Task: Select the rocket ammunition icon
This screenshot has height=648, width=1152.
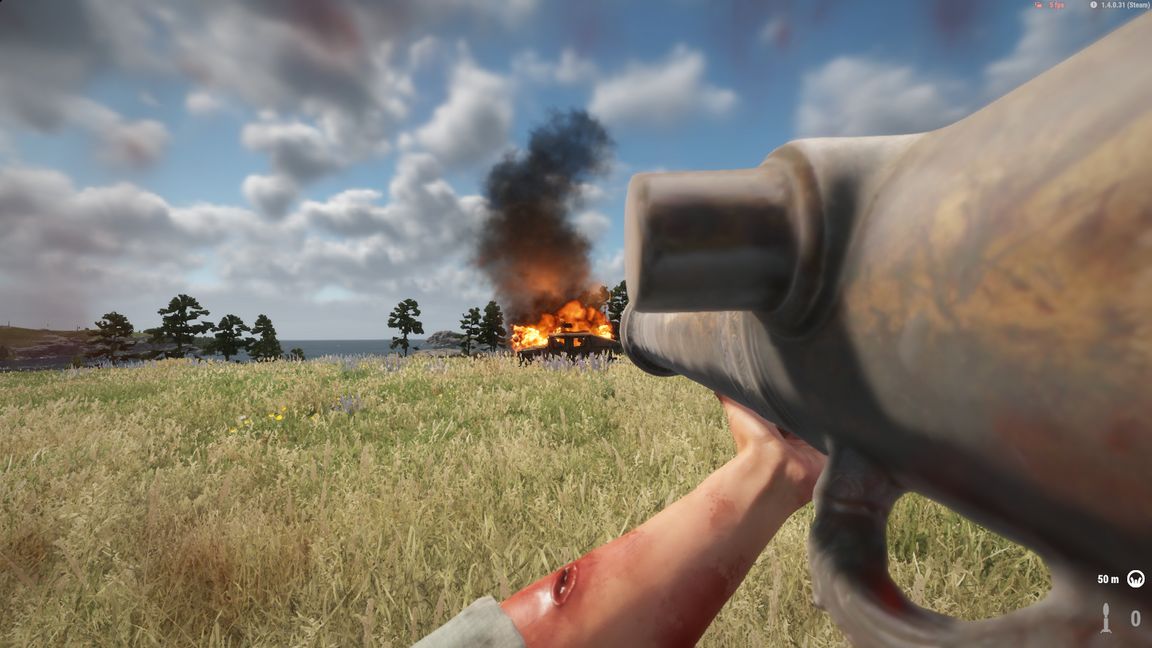Action: point(1106,618)
